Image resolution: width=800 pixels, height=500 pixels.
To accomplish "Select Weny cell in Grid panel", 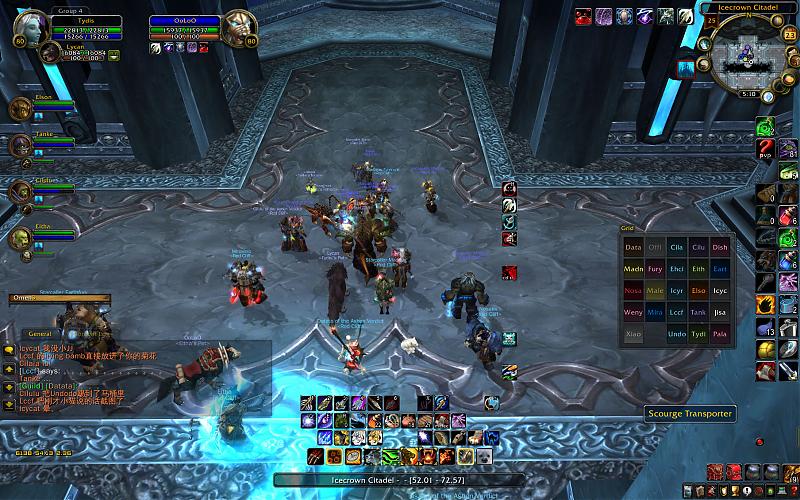I will click(x=633, y=312).
